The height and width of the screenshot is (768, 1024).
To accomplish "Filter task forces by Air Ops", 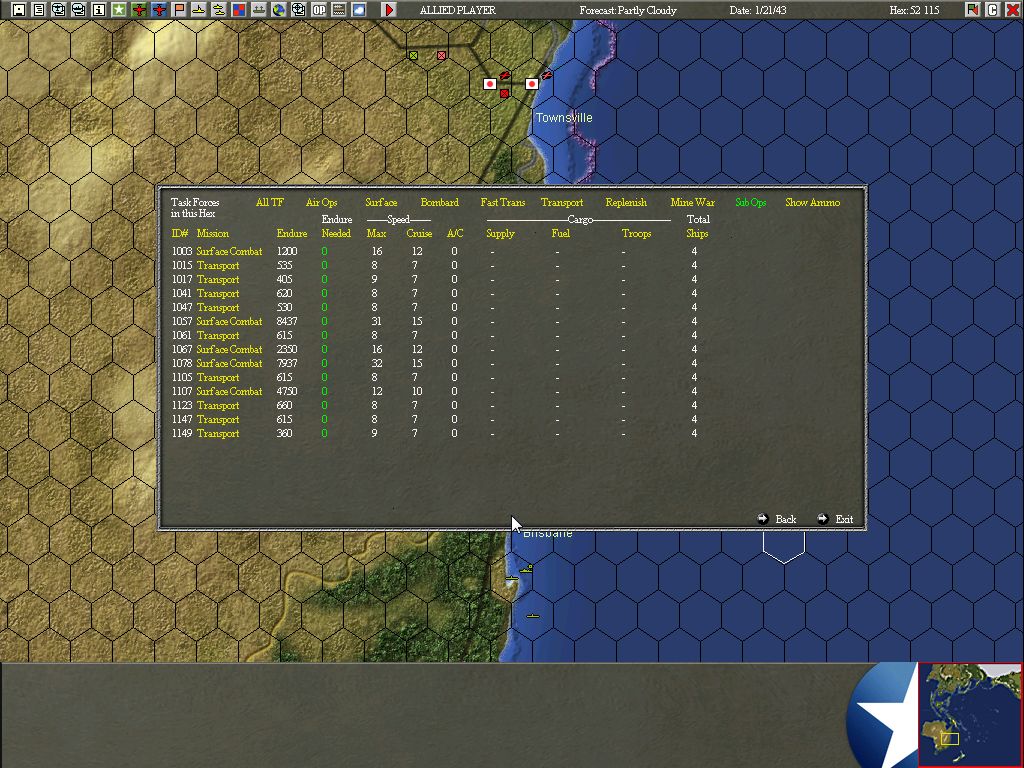I will click(x=321, y=203).
